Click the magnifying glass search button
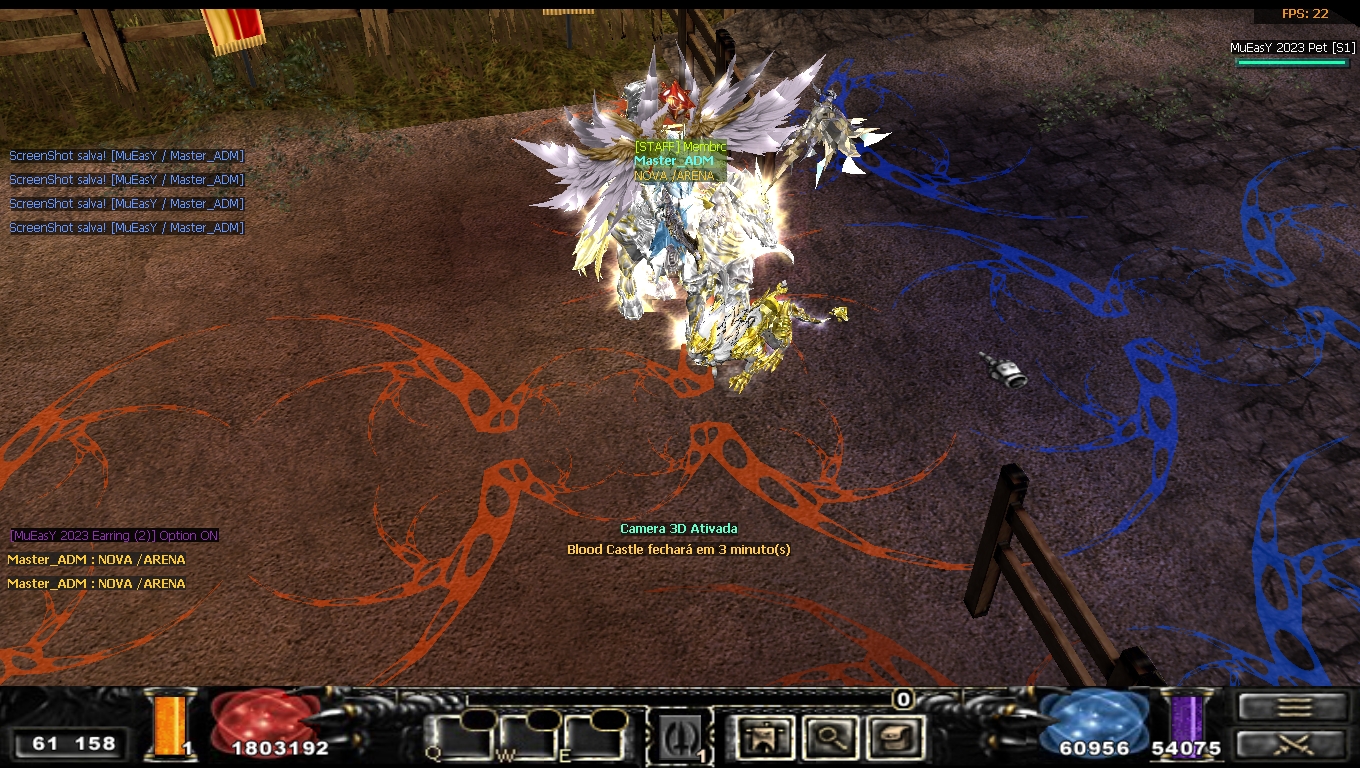This screenshot has width=1360, height=768. [829, 738]
